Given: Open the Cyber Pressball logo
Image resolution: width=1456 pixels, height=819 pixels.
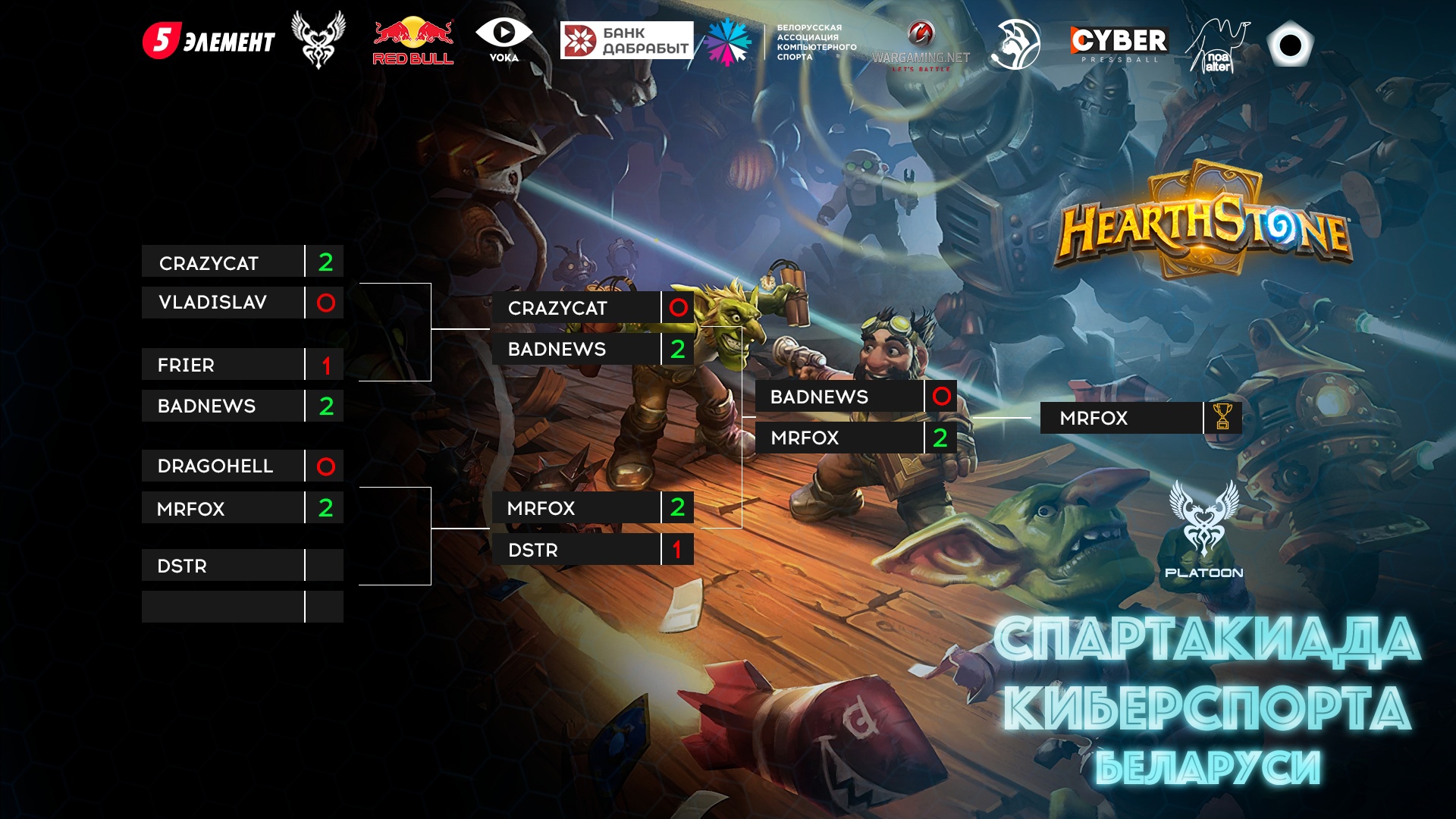Looking at the screenshot, I should (1119, 43).
